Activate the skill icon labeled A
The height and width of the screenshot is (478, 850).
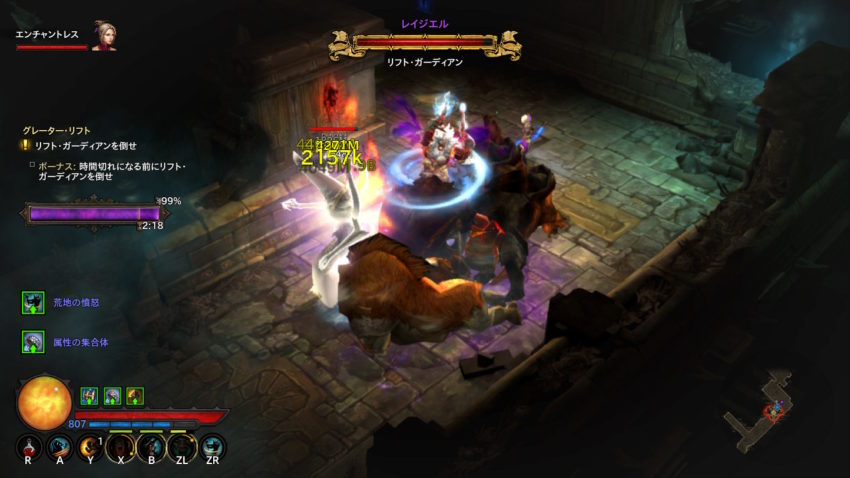[59, 447]
